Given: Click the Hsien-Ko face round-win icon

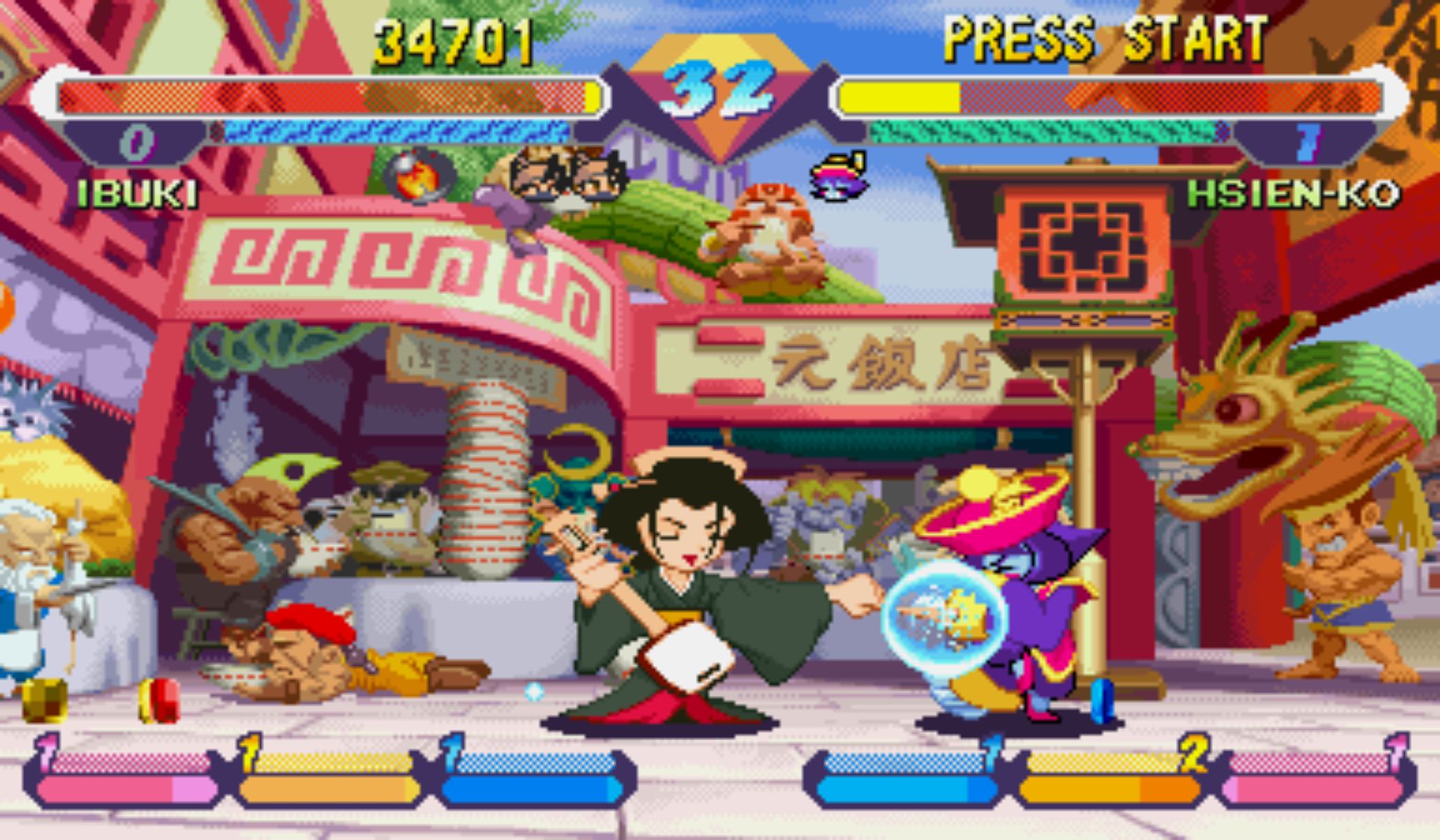Looking at the screenshot, I should pos(840,177).
